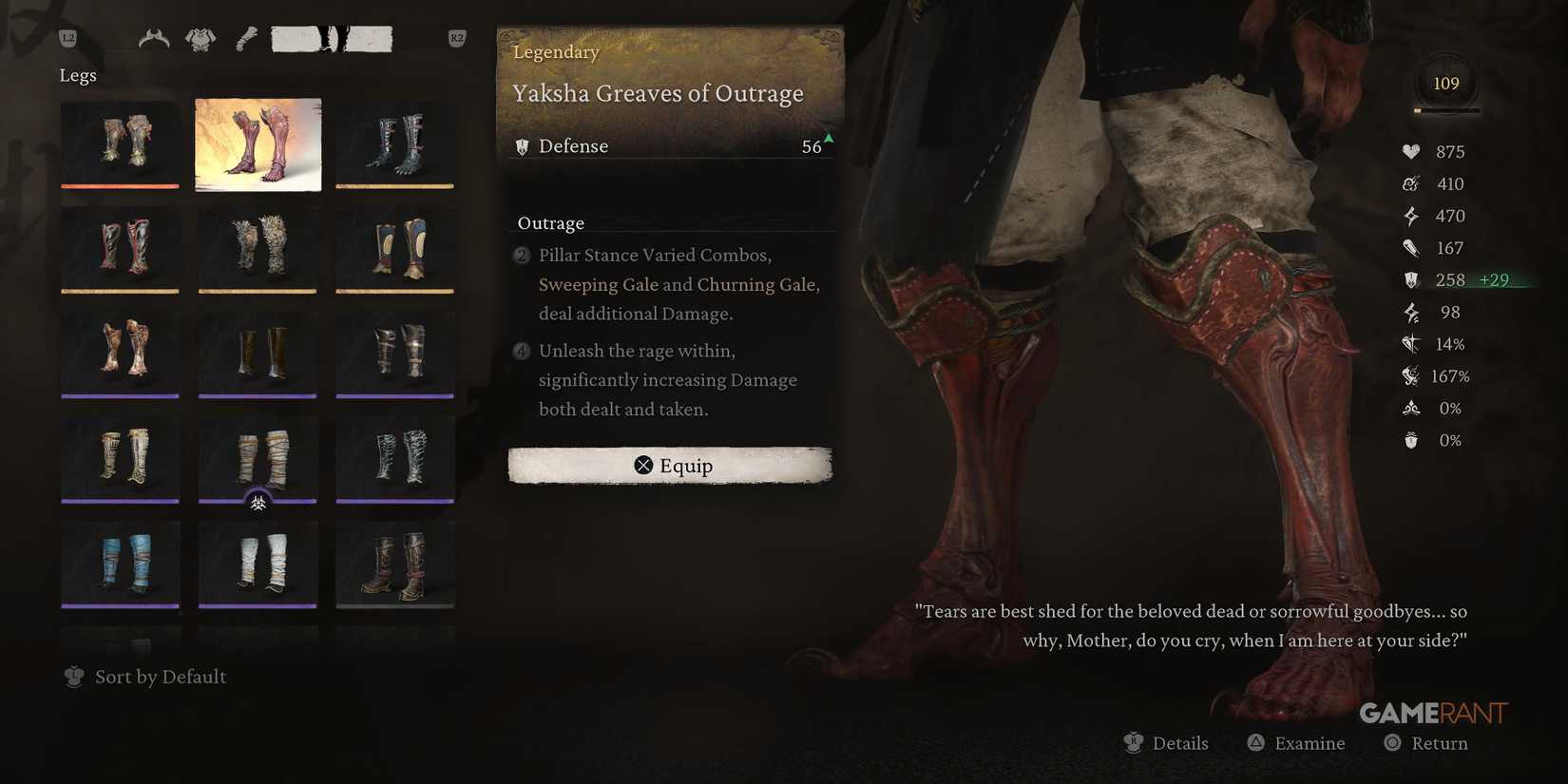Click the health heart icon in stats panel
Viewport: 1568px width, 784px height.
click(x=1410, y=151)
